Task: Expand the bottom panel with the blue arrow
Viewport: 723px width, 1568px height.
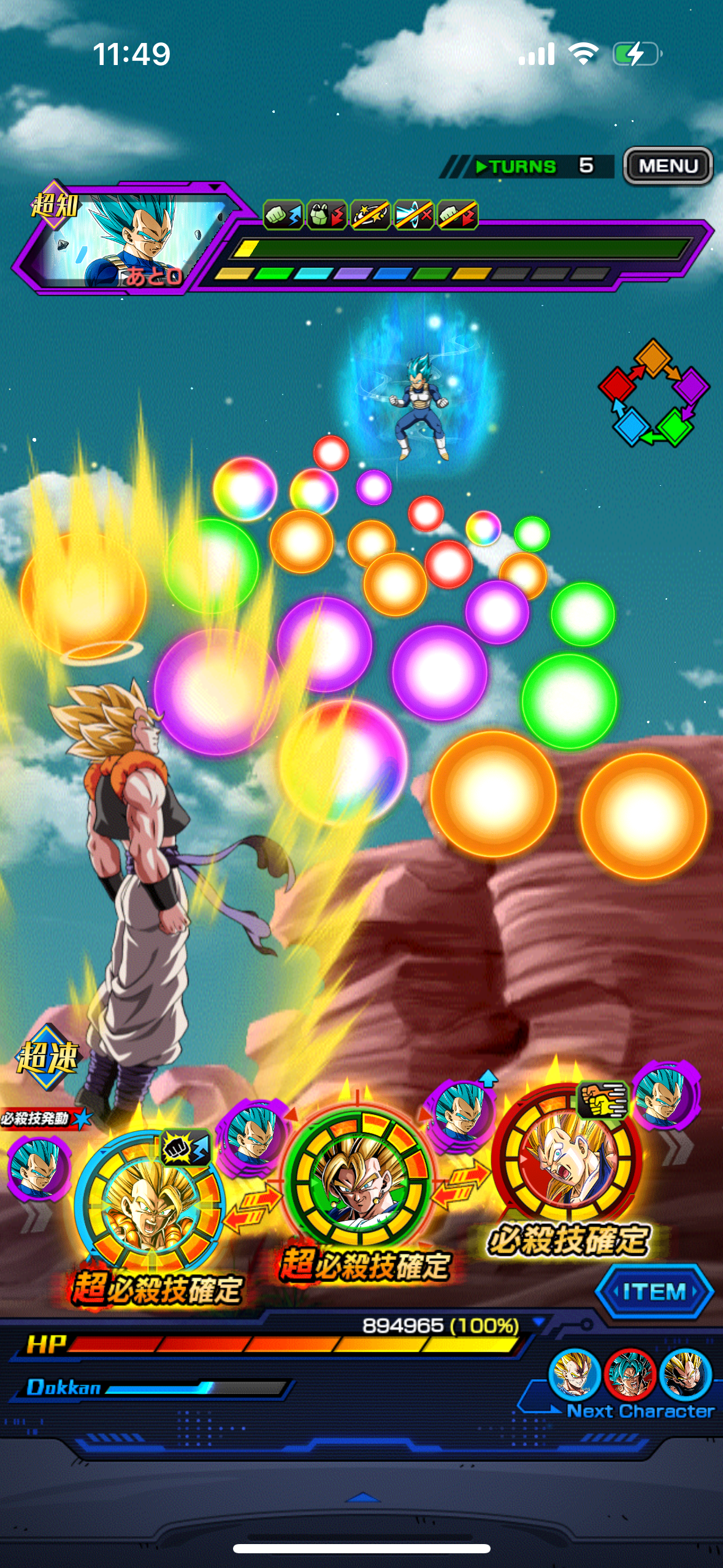Action: click(x=362, y=1497)
